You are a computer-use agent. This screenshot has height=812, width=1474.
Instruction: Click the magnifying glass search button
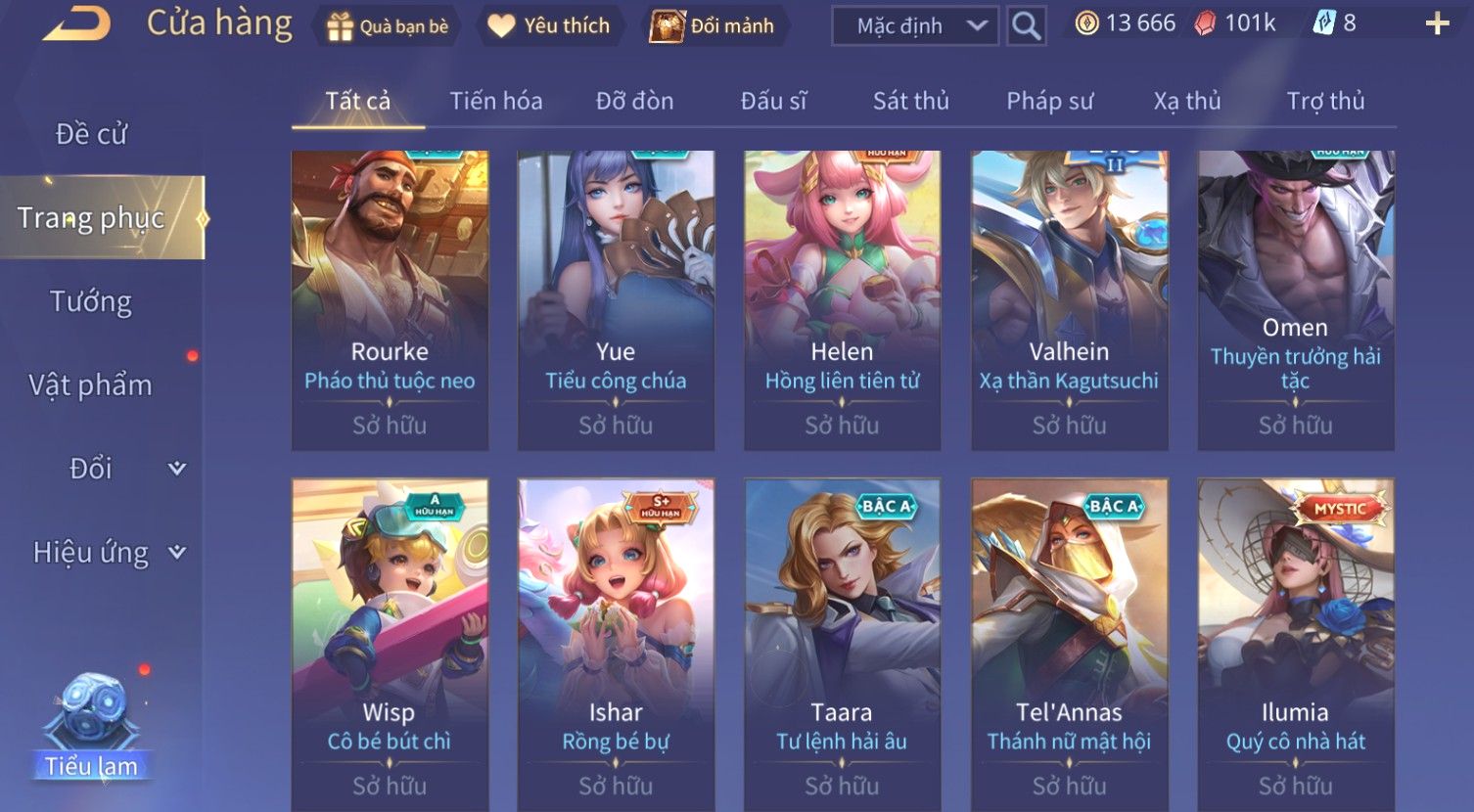(x=1026, y=26)
